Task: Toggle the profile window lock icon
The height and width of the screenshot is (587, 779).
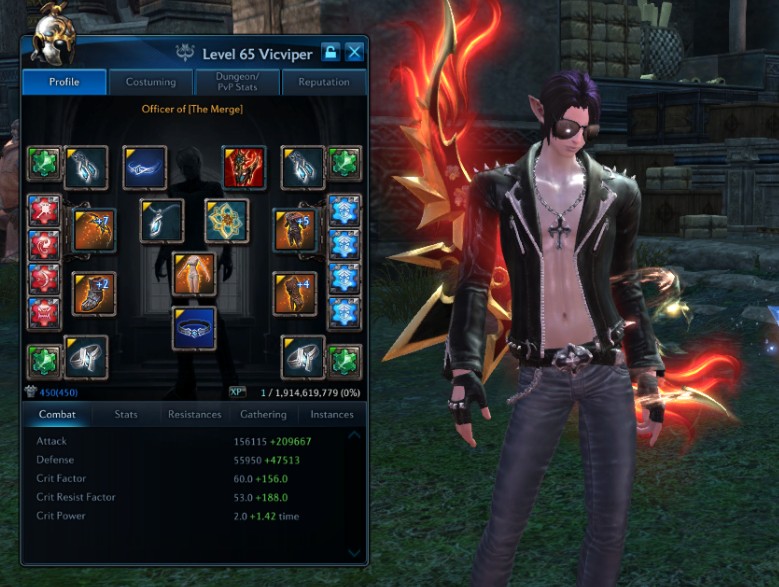Action: pyautogui.click(x=332, y=52)
